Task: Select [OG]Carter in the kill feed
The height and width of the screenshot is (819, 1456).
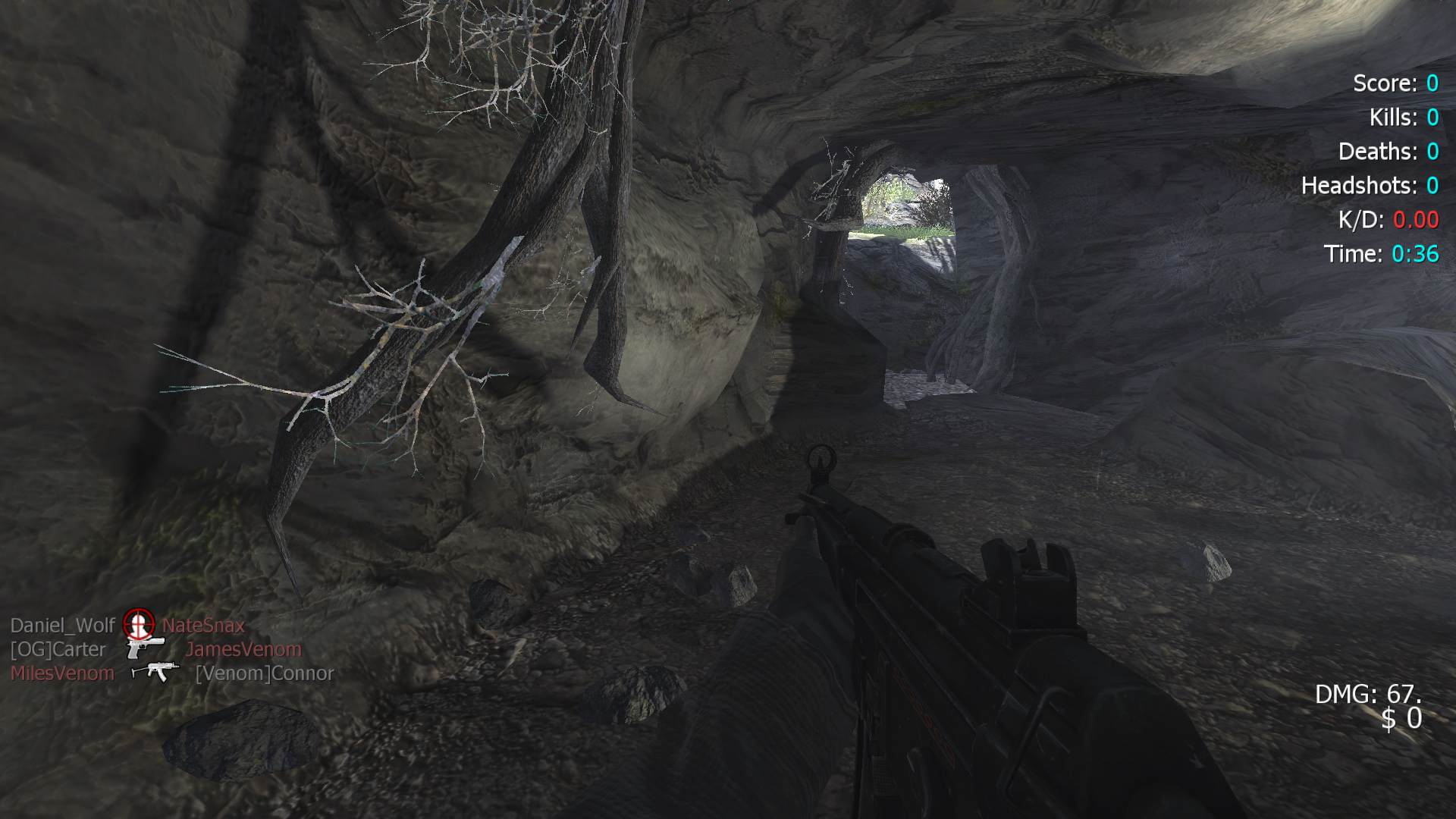Action: [x=58, y=650]
